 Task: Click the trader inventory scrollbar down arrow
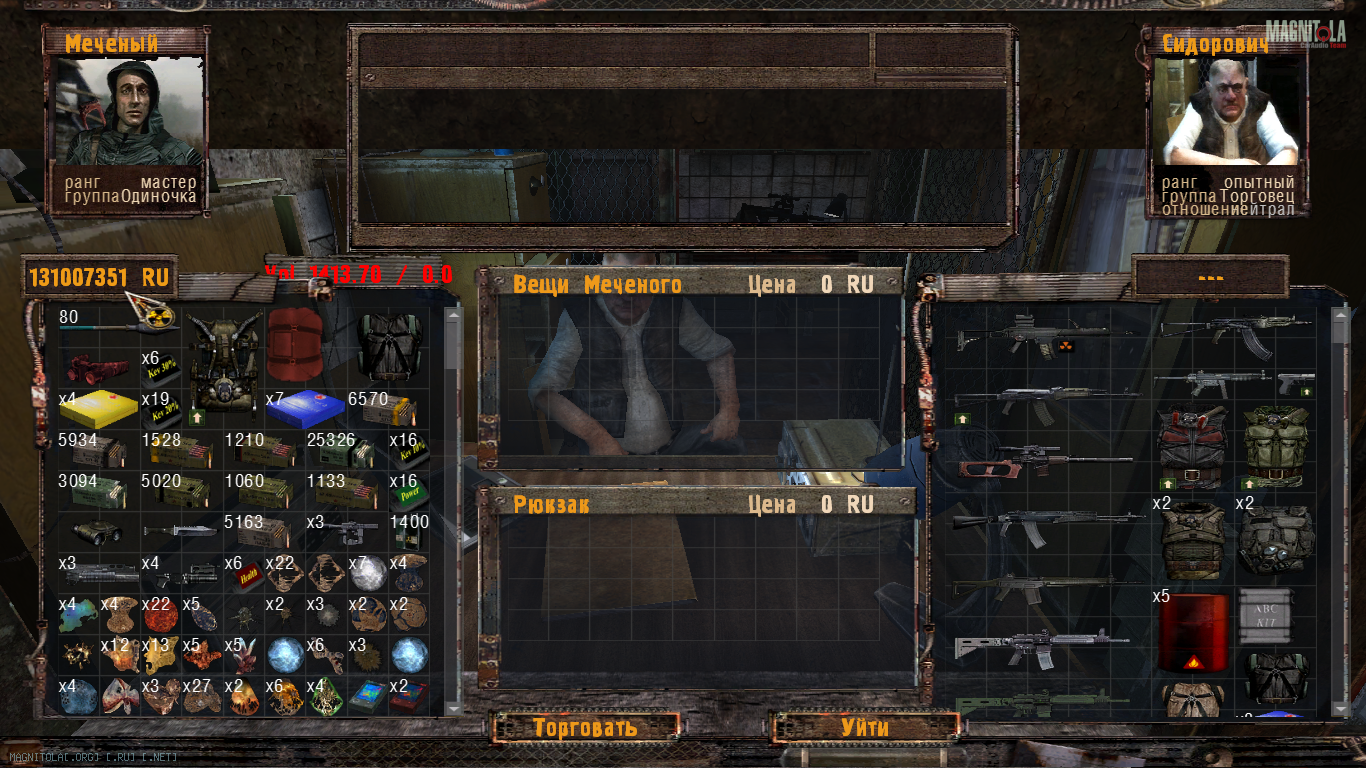pyautogui.click(x=1340, y=707)
